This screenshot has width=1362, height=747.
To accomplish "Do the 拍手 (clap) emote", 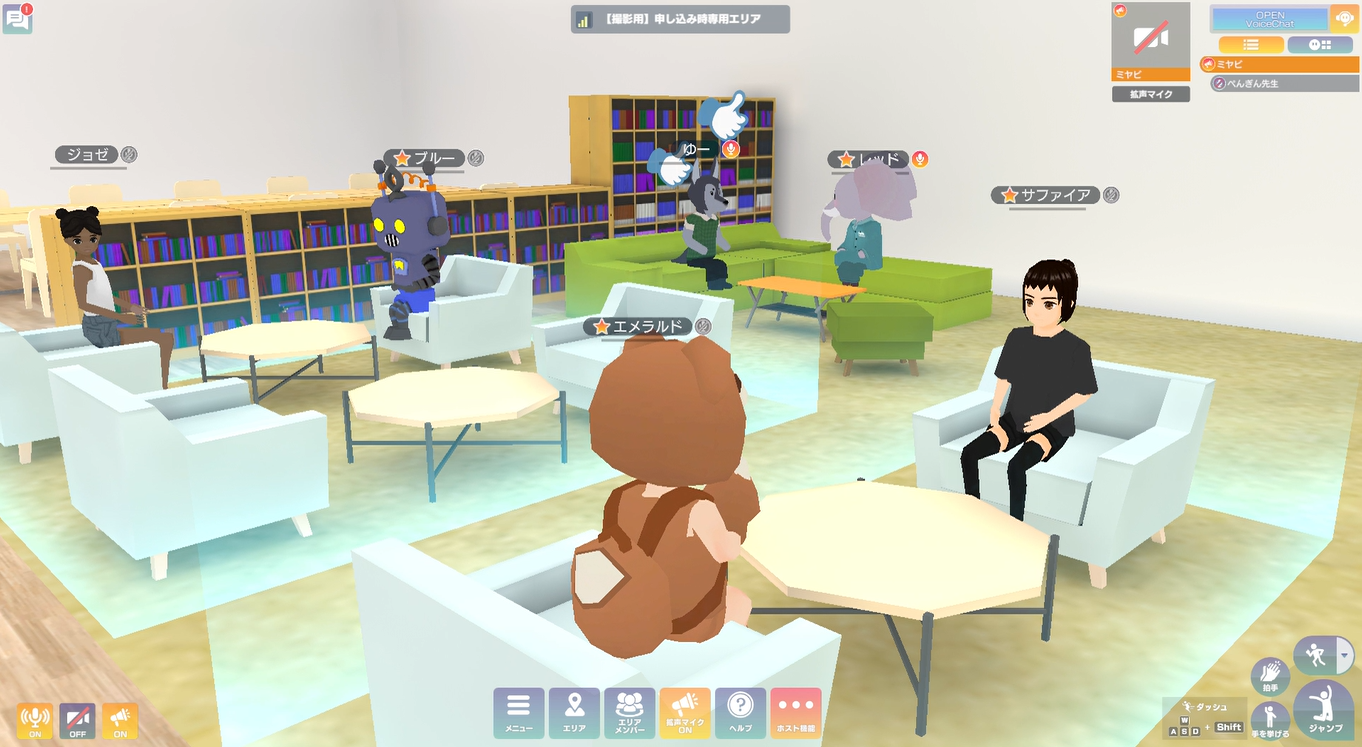I will click(x=1270, y=675).
